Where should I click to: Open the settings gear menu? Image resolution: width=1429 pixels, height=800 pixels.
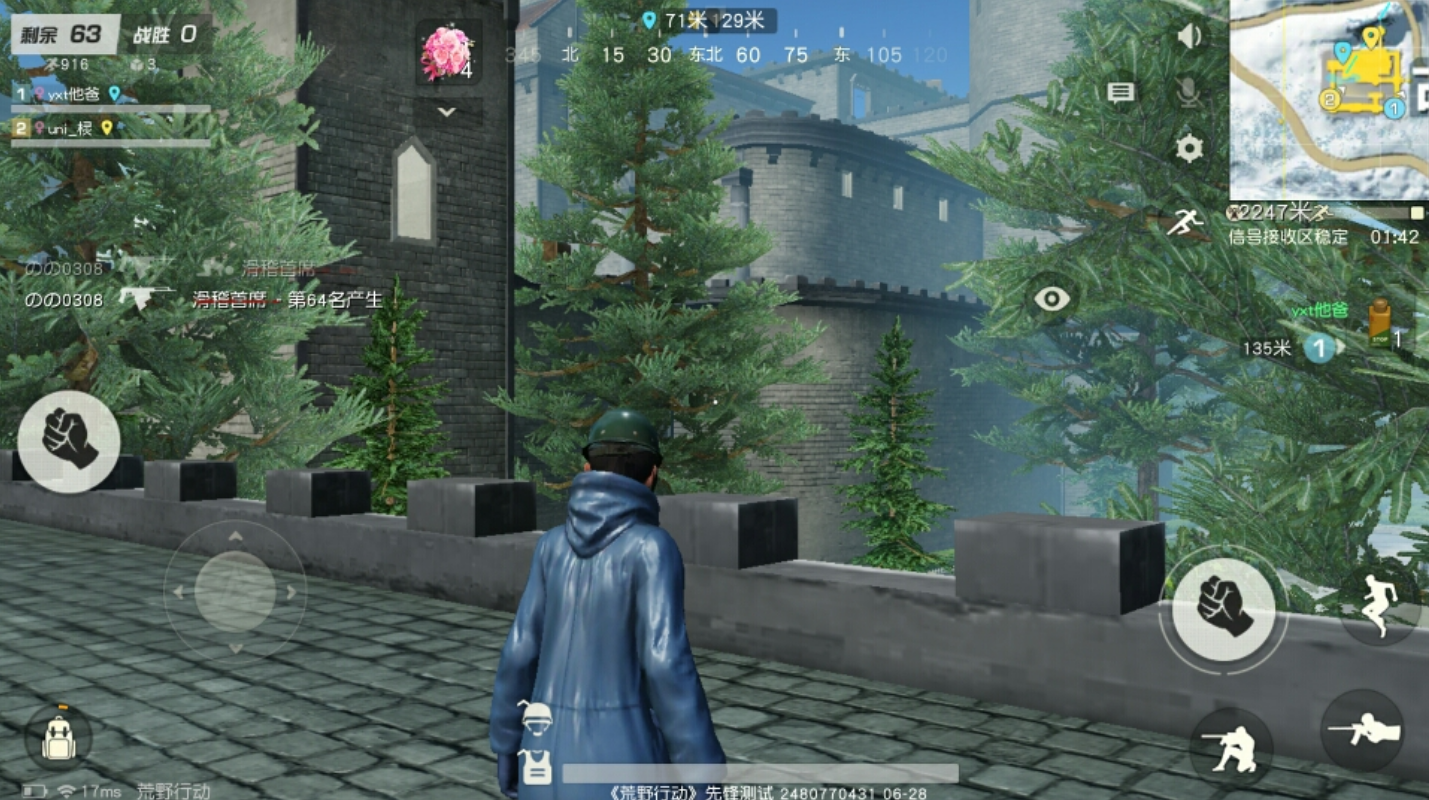tap(1188, 149)
